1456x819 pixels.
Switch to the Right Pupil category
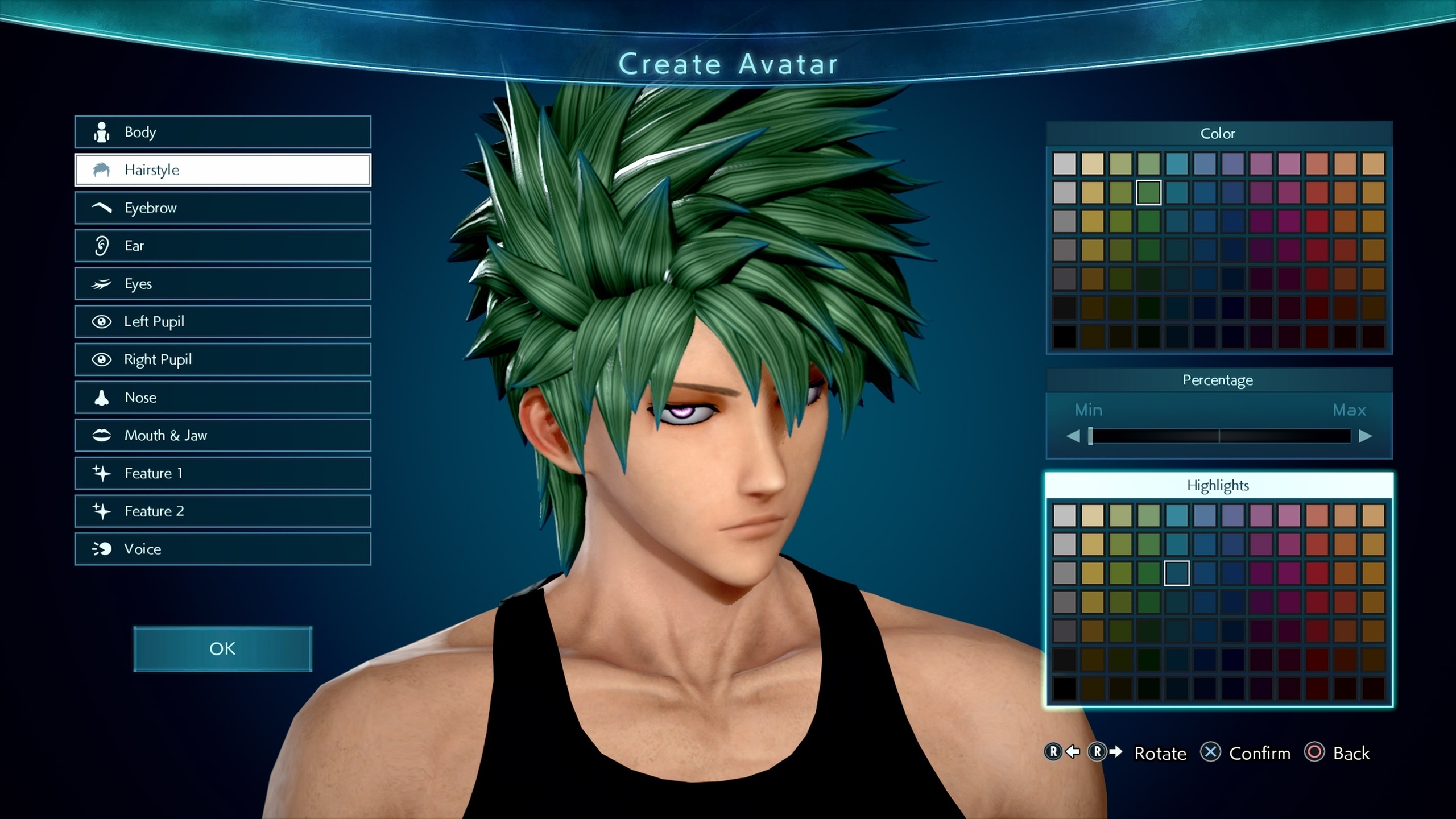(x=101, y=359)
